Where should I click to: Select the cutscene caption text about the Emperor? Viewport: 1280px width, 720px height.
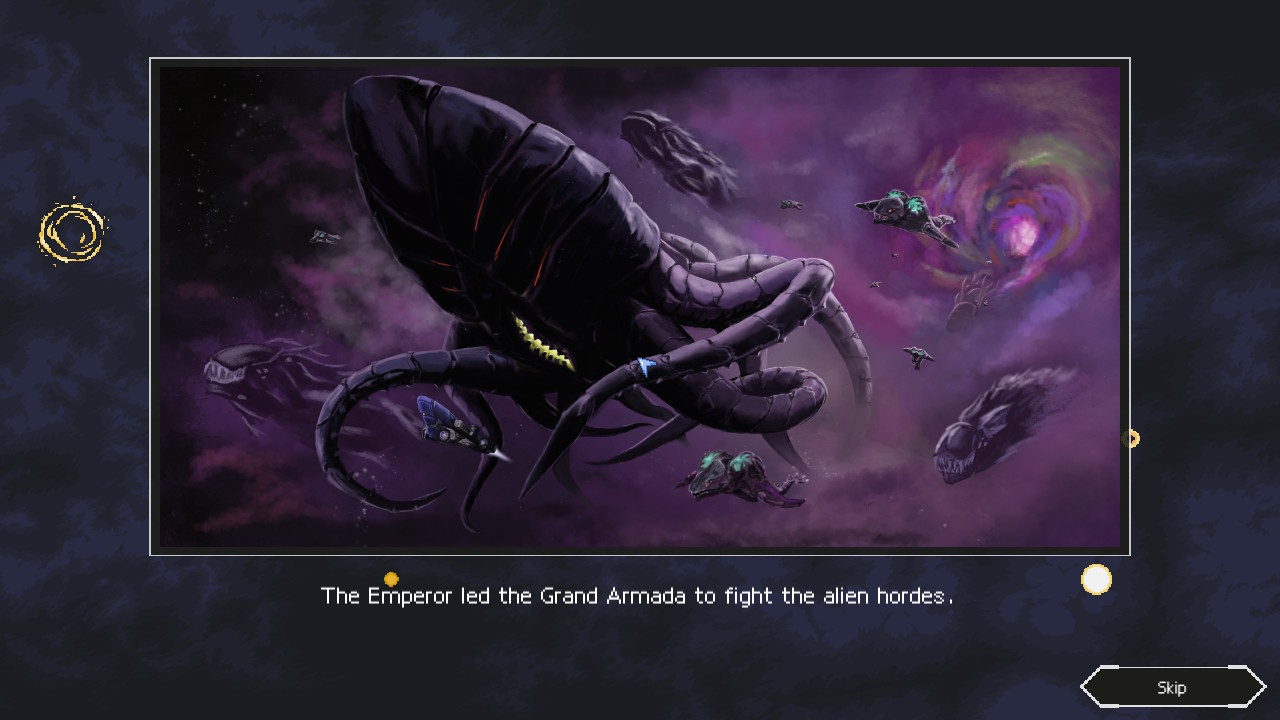(637, 595)
